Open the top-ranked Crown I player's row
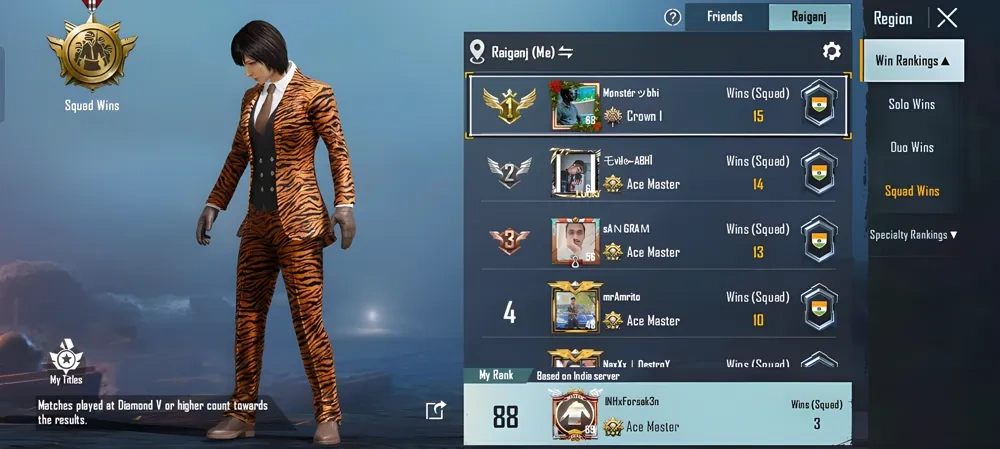 [x=658, y=105]
